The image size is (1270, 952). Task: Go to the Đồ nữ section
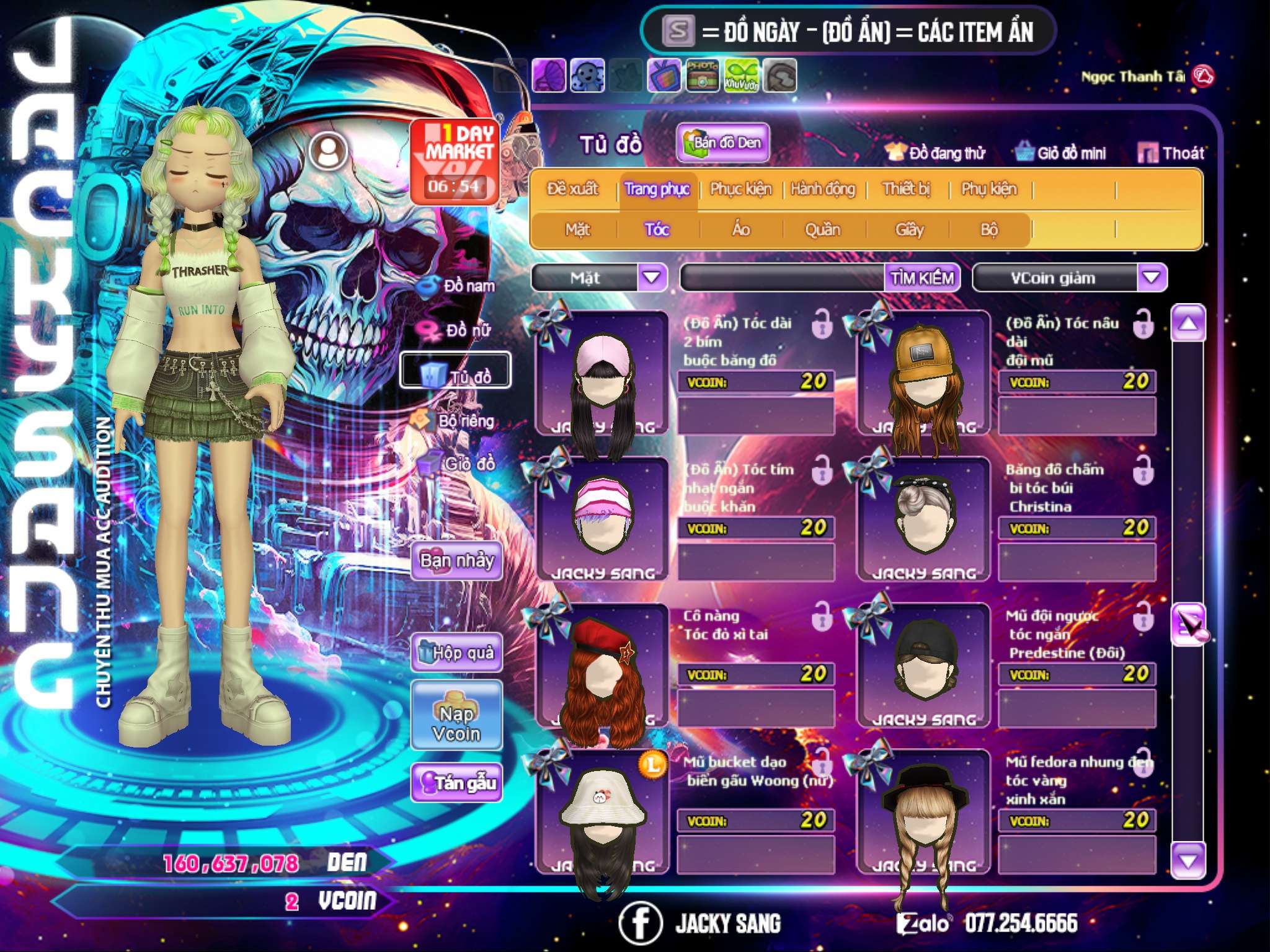(458, 330)
